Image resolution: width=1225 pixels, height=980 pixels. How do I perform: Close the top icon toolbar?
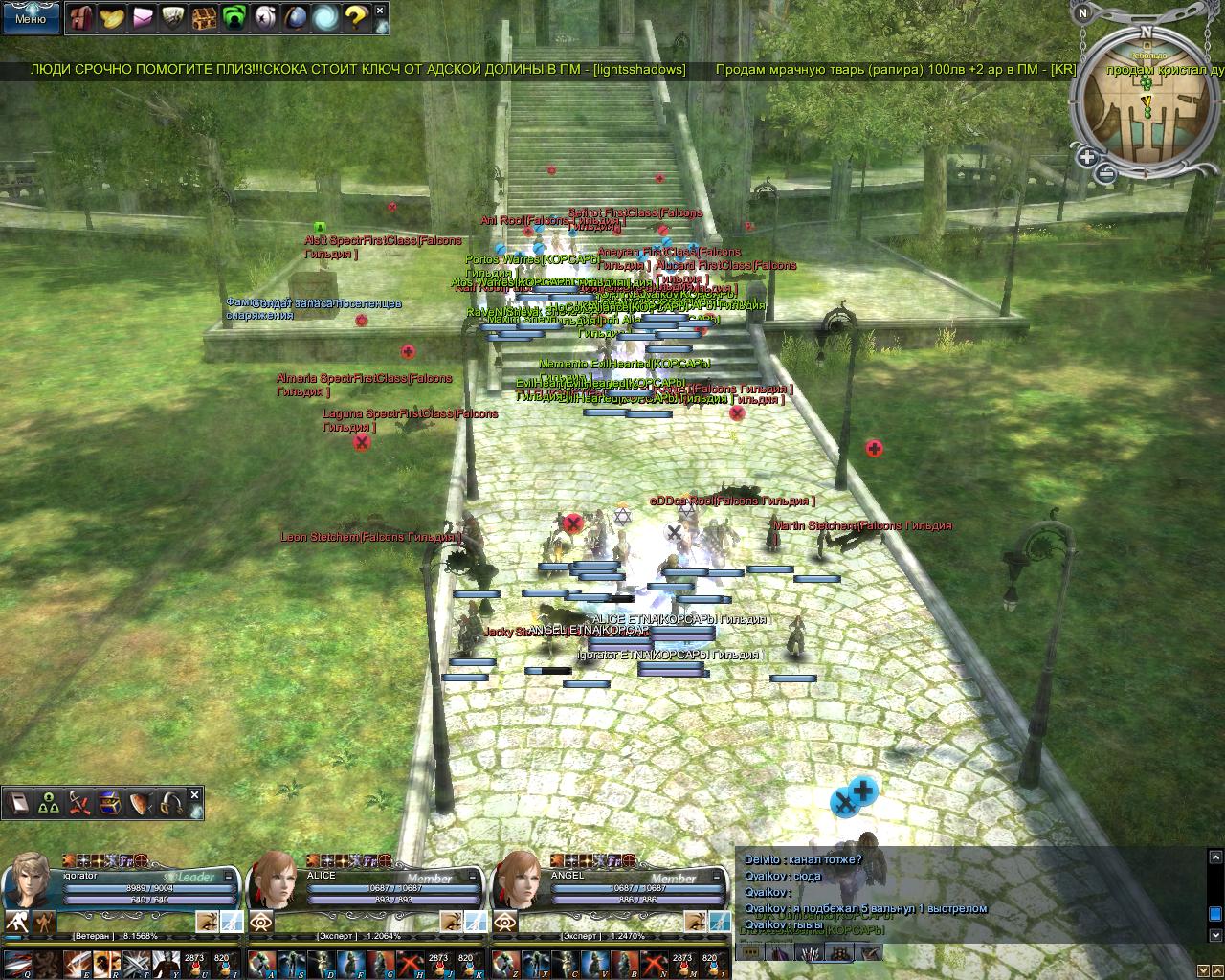coord(380,11)
